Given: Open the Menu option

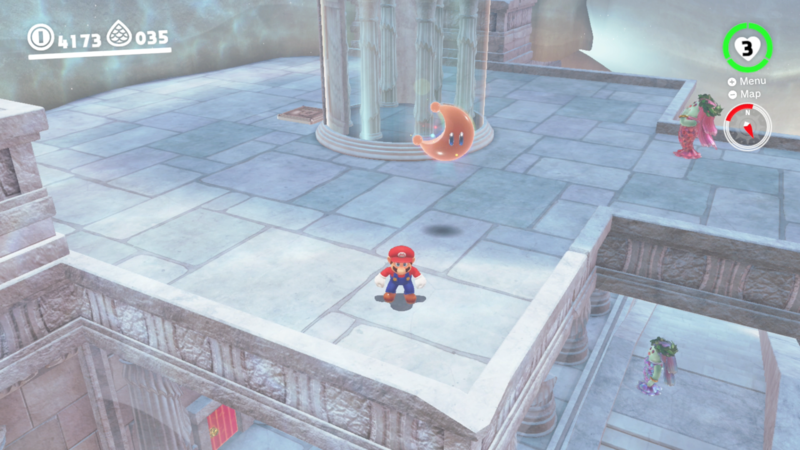Looking at the screenshot, I should coord(750,81).
